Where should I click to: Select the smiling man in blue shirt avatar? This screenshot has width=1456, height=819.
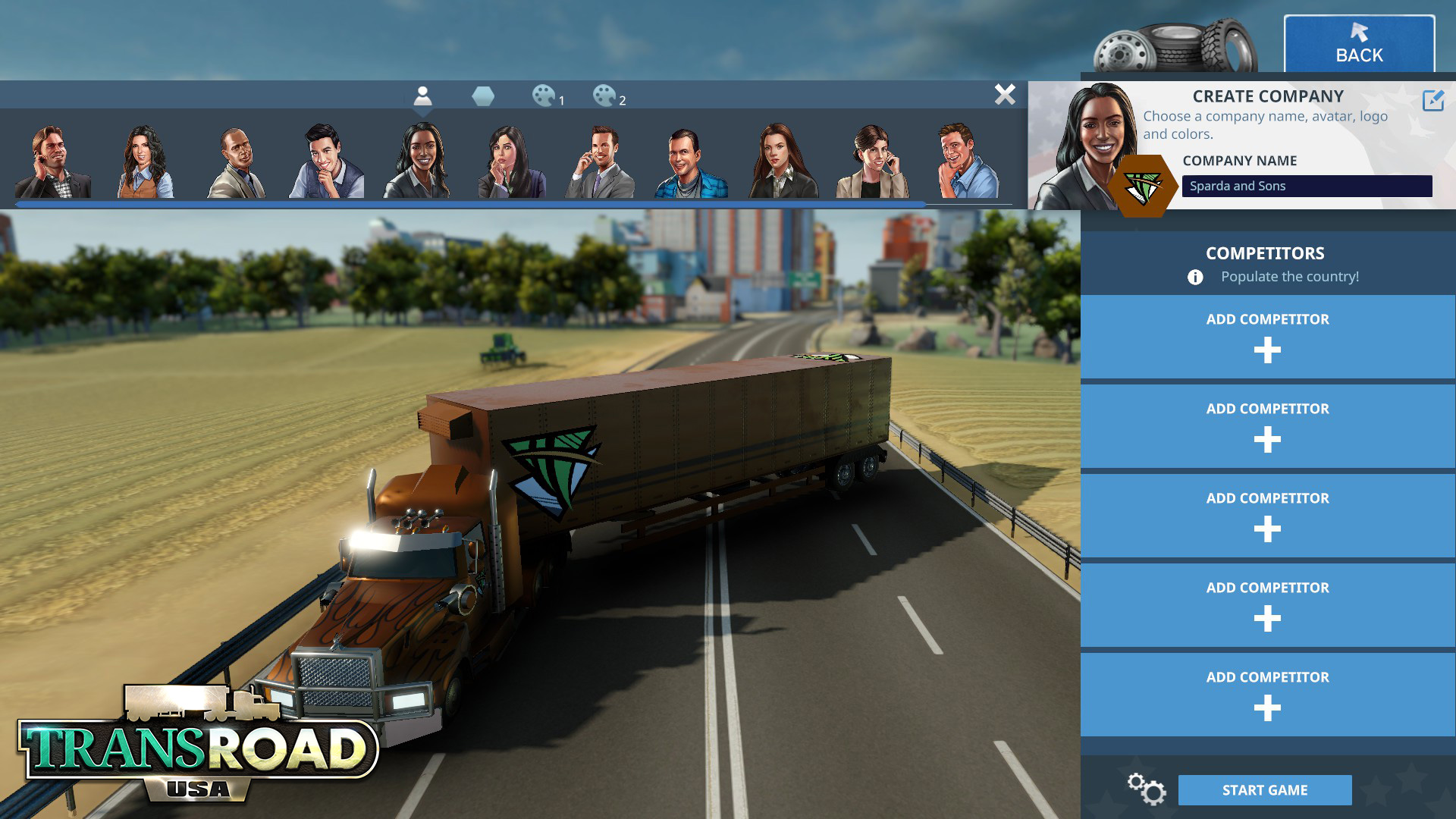(968, 162)
